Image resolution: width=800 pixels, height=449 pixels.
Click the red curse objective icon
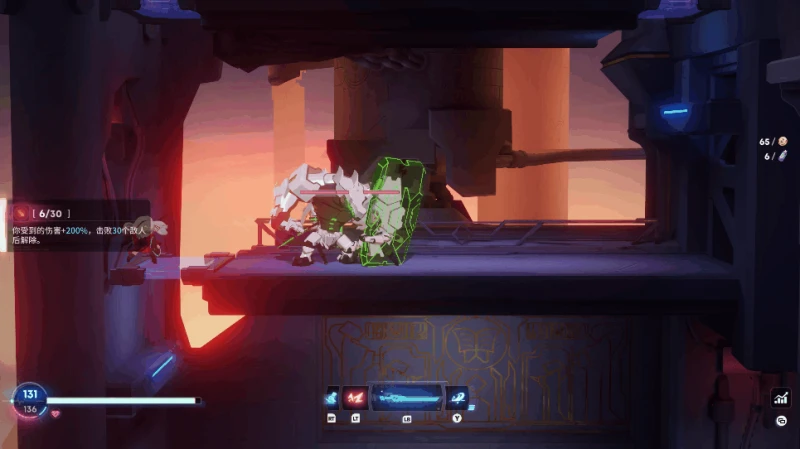[x=22, y=213]
